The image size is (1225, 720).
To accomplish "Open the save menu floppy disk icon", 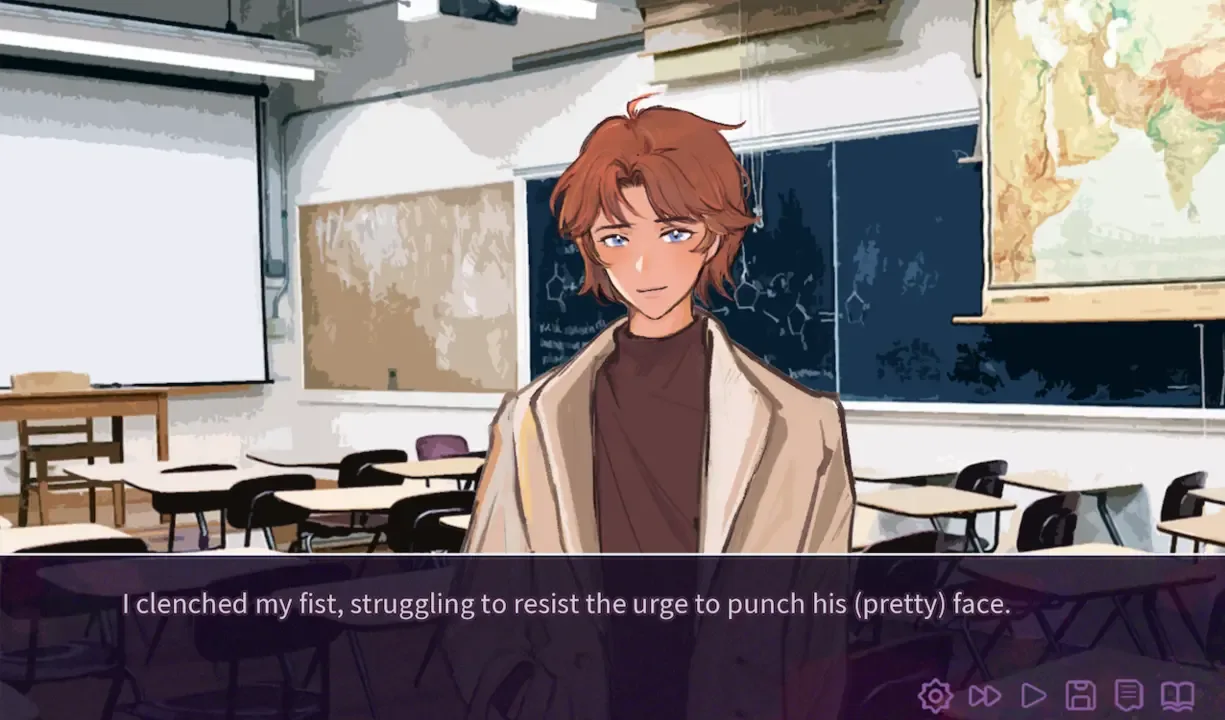I will click(x=1081, y=695).
